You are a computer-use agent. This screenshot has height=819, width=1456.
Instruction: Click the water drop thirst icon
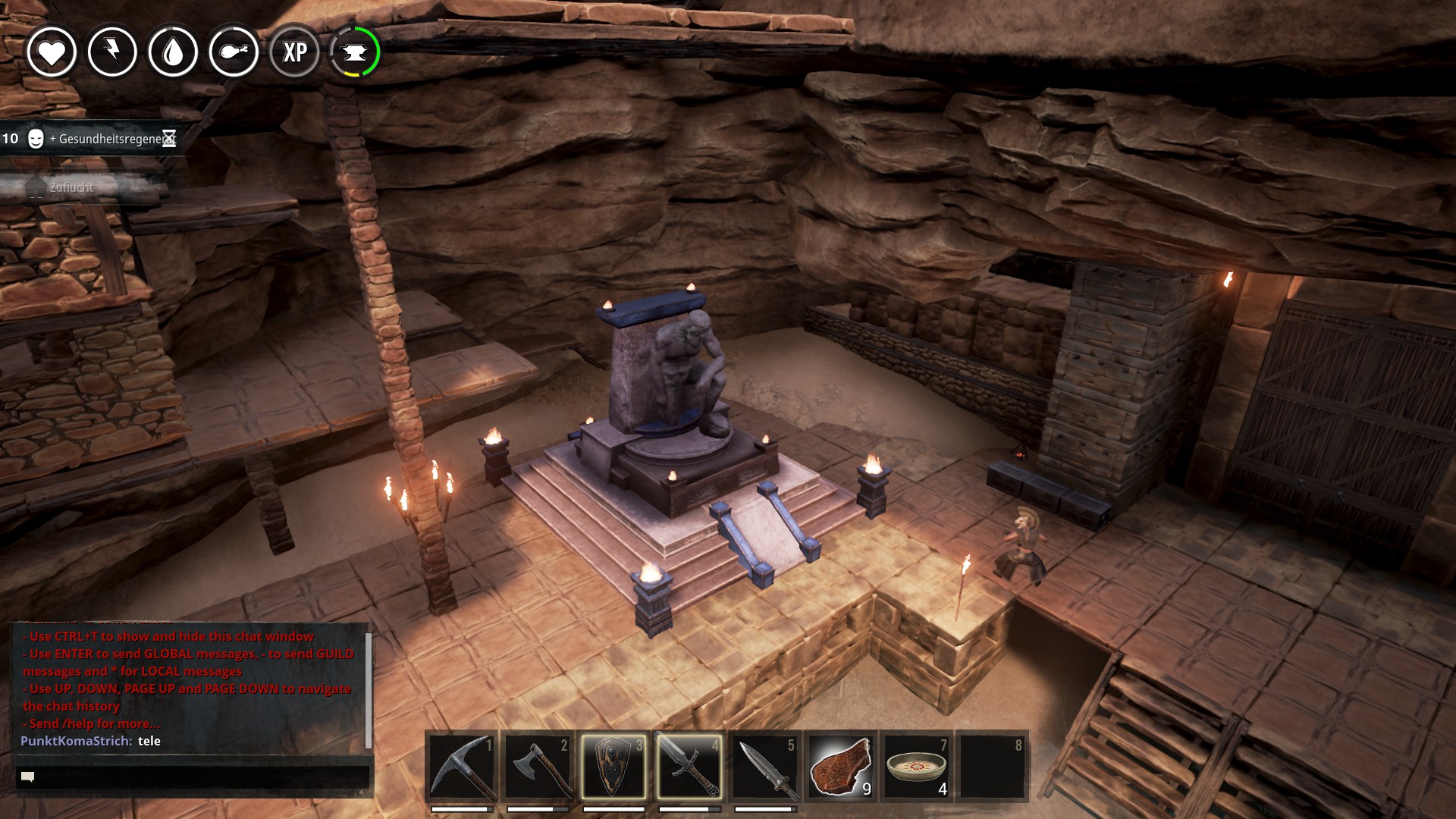(173, 52)
